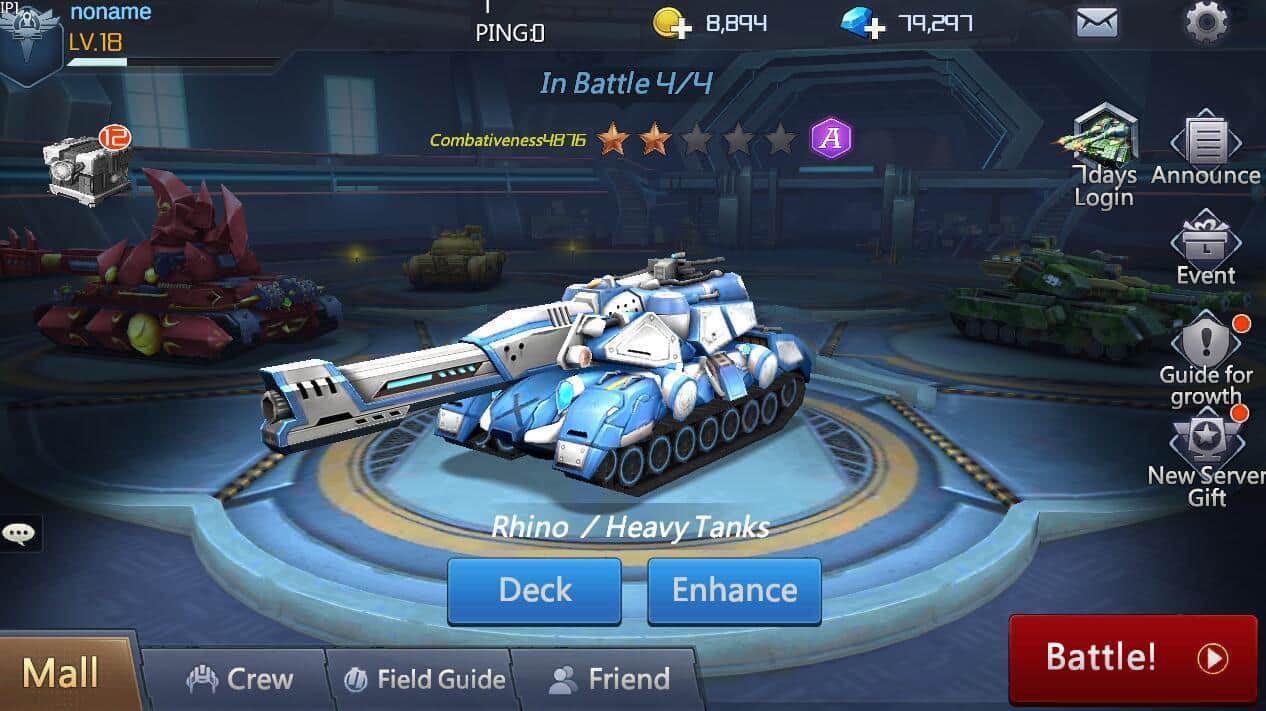Switch to the Crew tab
Viewport: 1266px width, 711px height.
pos(240,680)
